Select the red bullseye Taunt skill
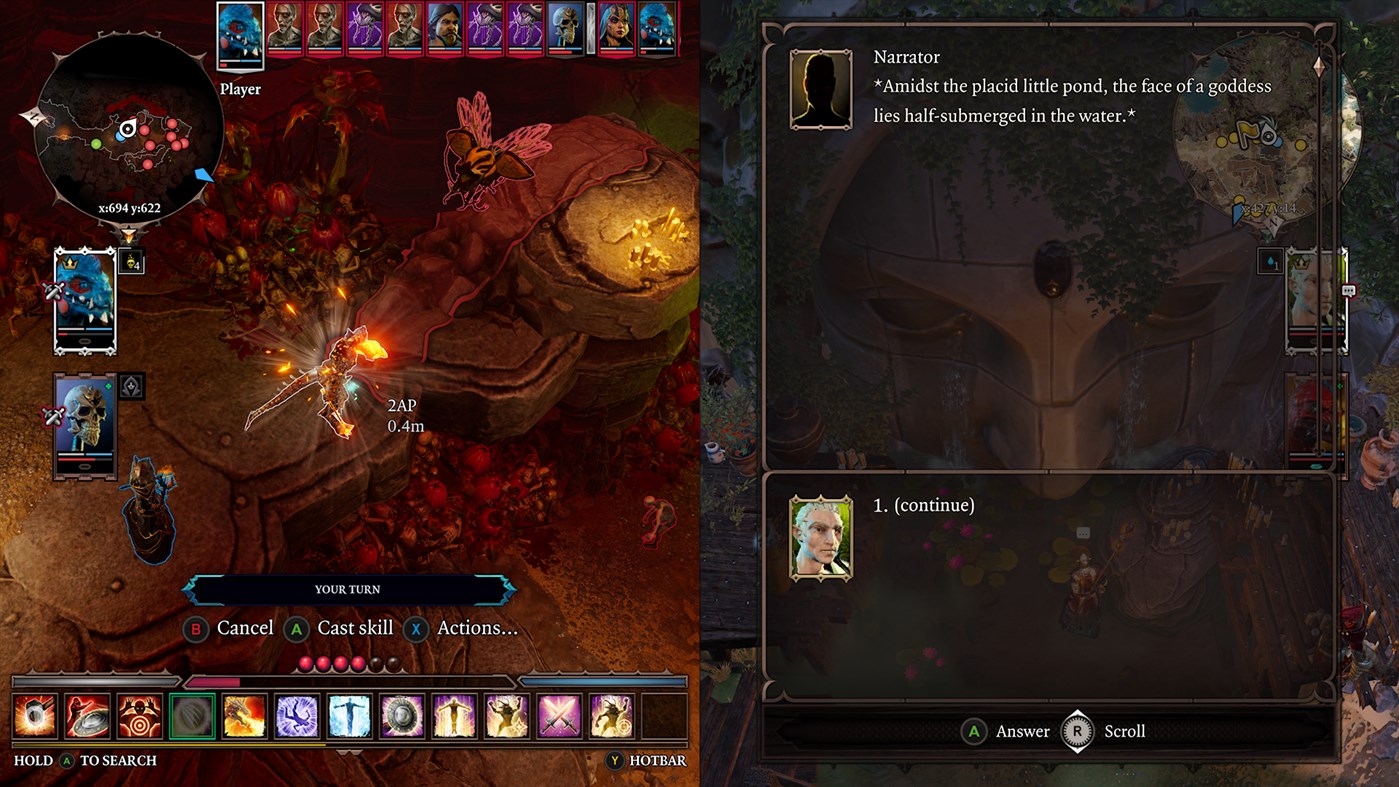Image resolution: width=1399 pixels, height=787 pixels. coord(140,715)
